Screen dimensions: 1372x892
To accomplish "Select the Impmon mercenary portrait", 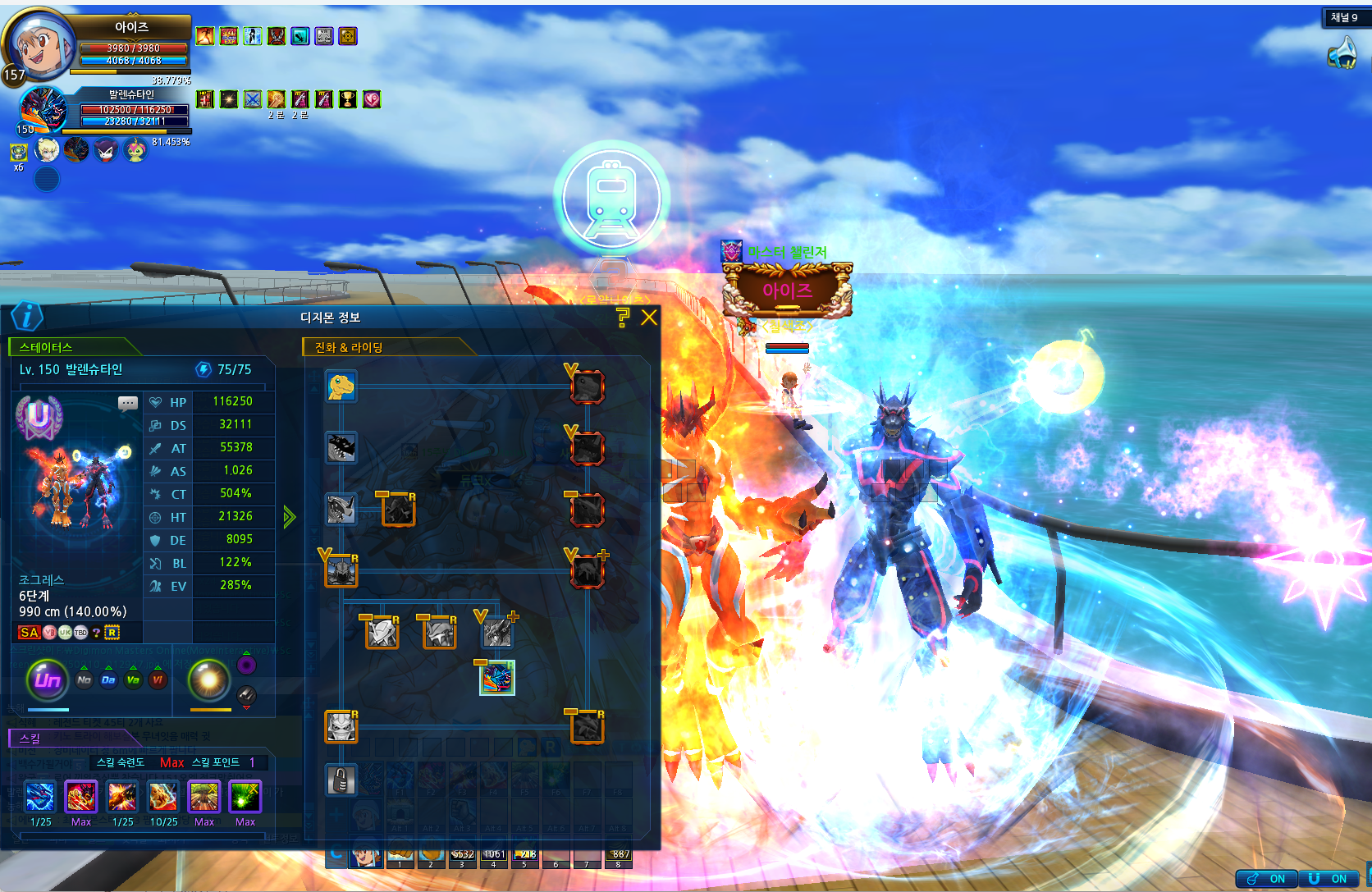I will click(x=106, y=150).
